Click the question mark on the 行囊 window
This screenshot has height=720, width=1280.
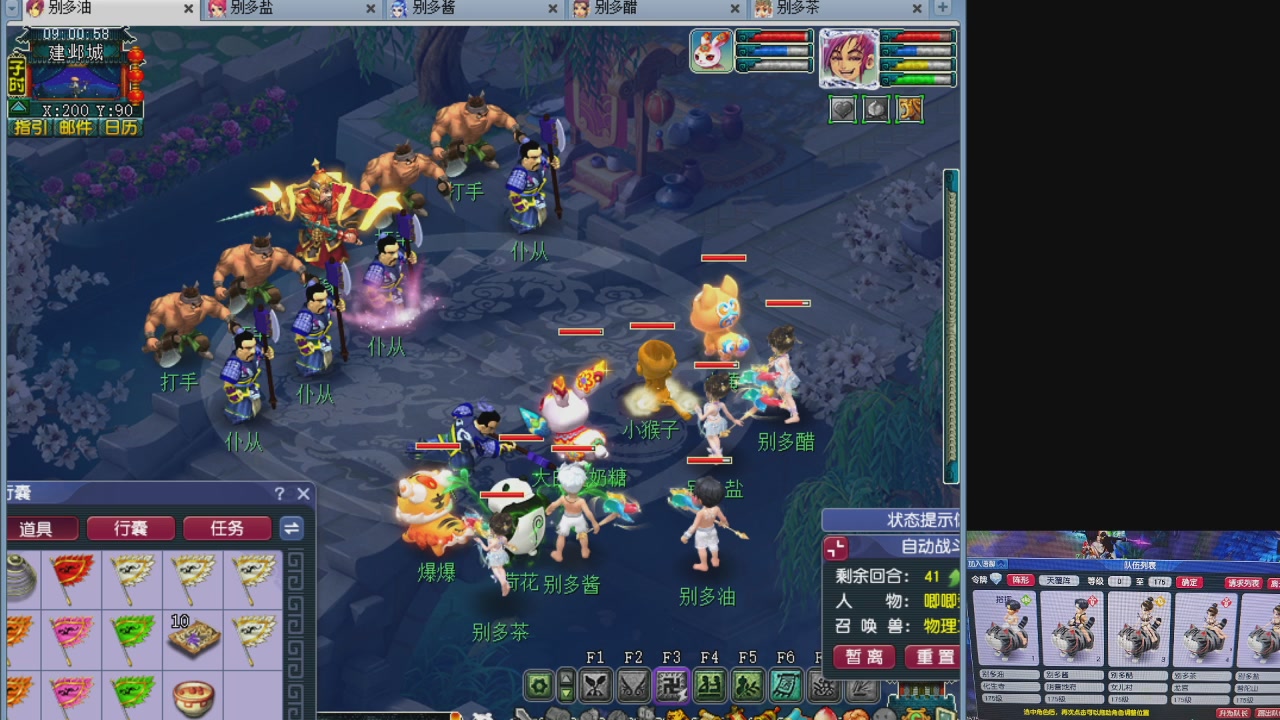click(x=278, y=493)
